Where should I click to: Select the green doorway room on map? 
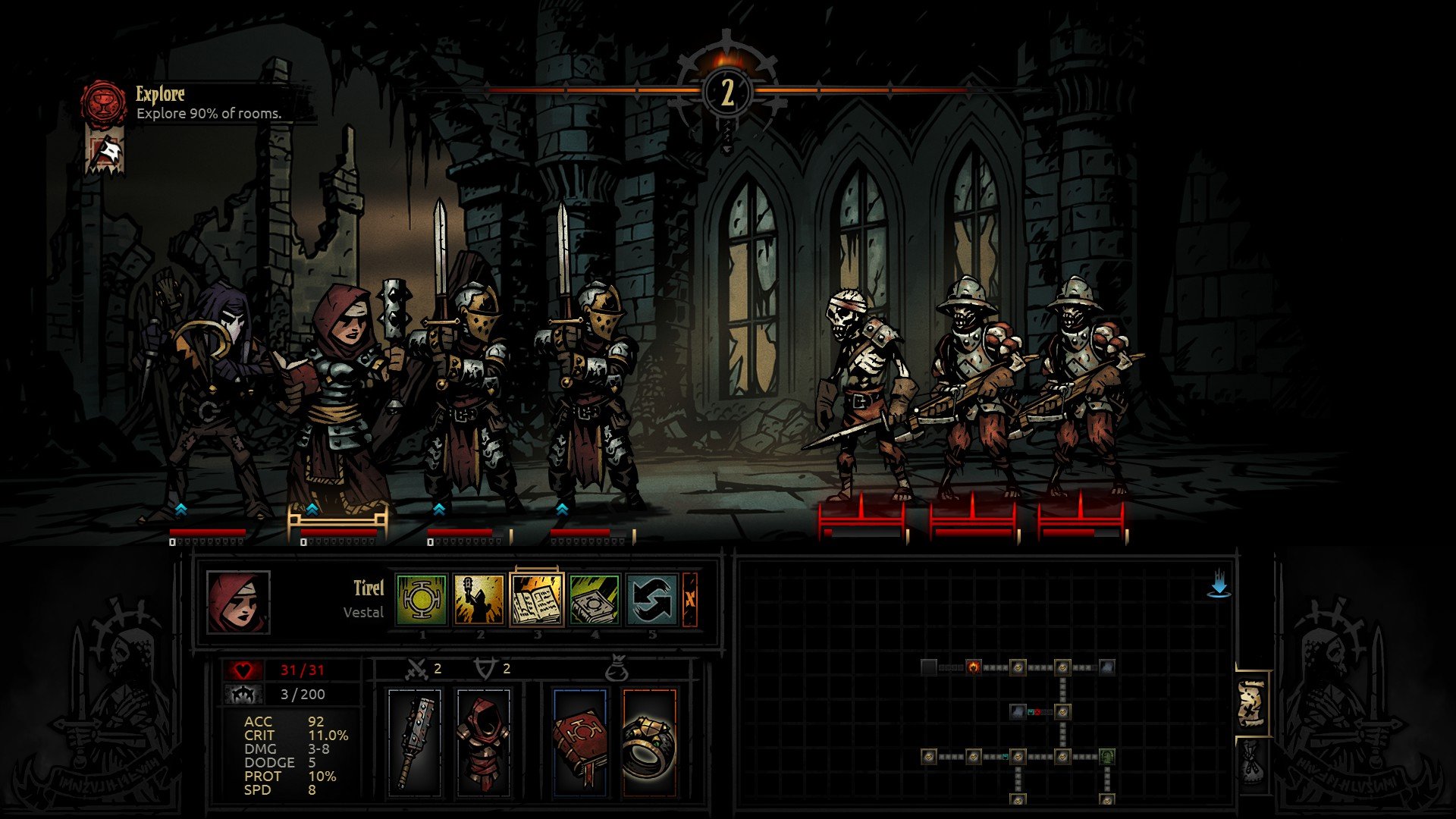click(x=1107, y=756)
